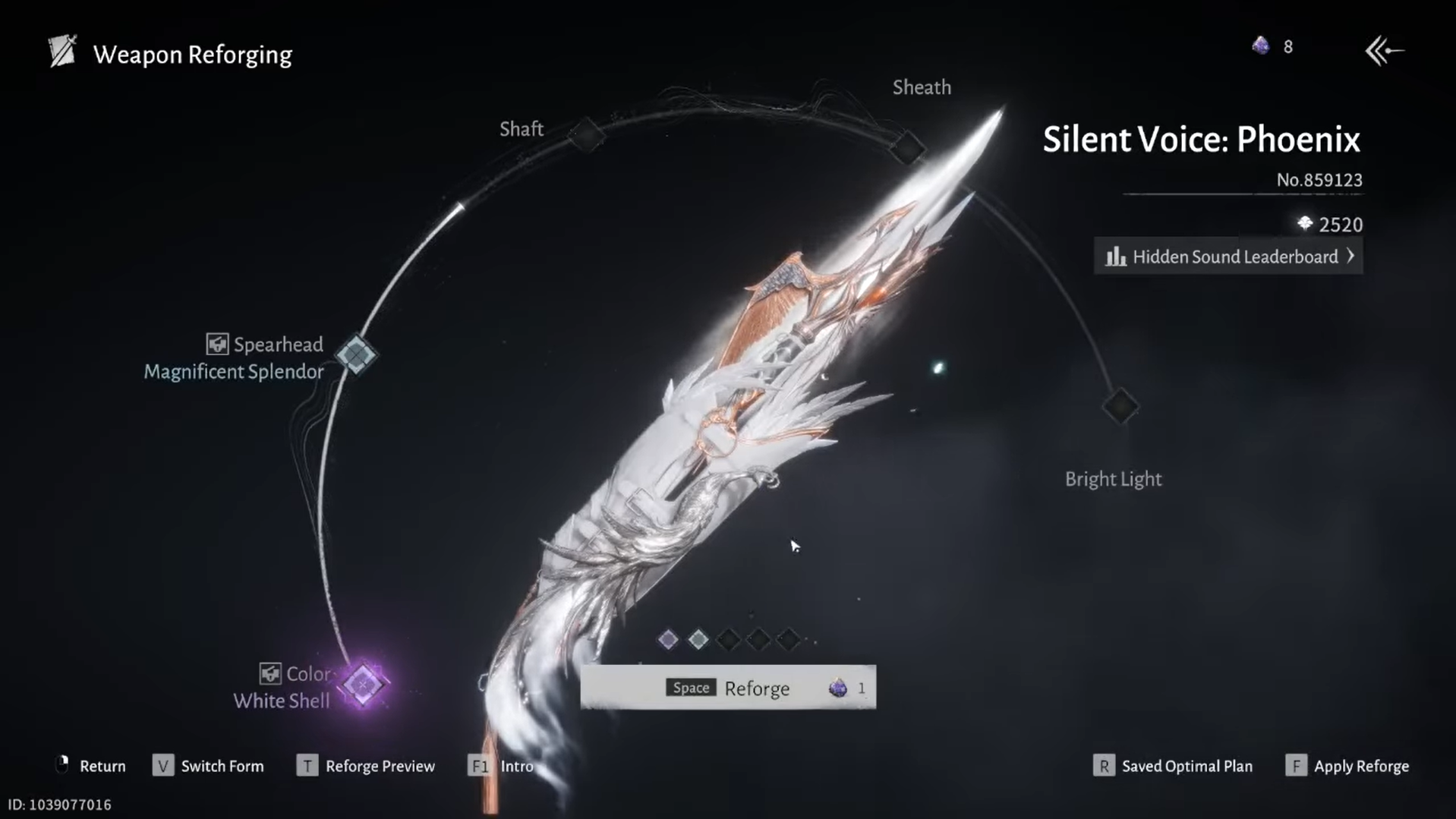
Task: Show the Intro information
Action: click(502, 766)
